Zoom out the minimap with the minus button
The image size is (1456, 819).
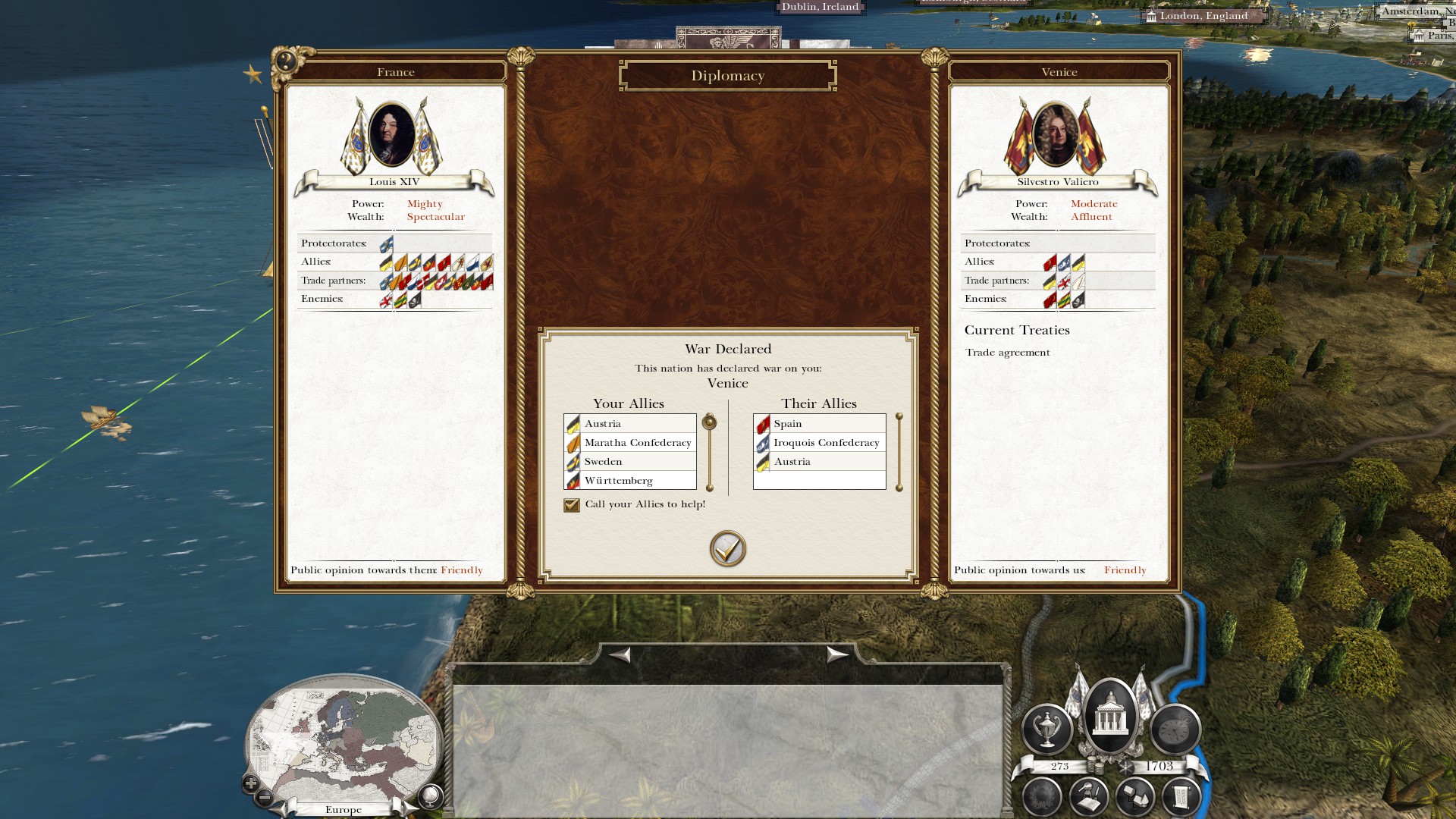point(265,797)
